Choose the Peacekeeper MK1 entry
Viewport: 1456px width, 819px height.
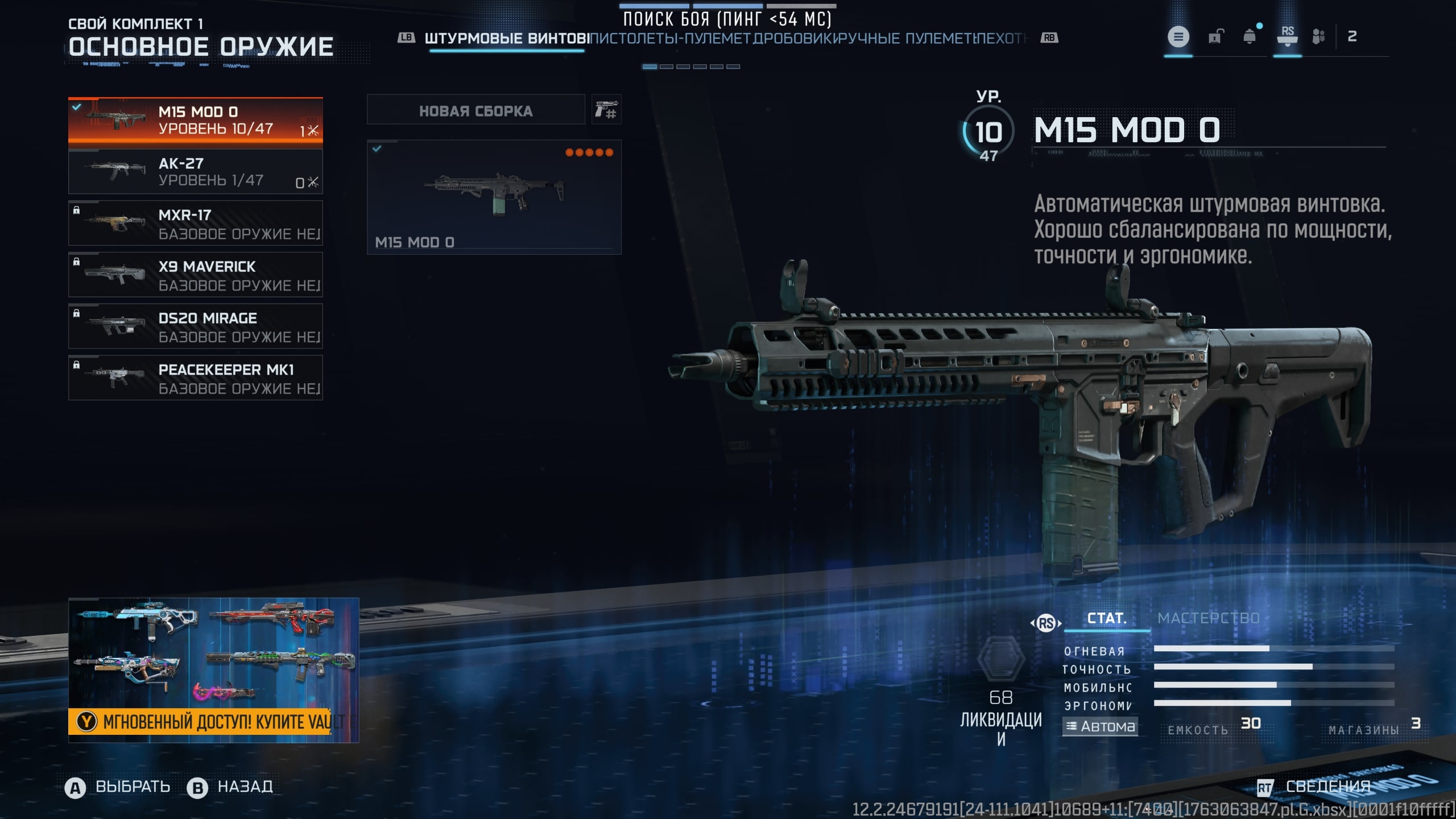[195, 378]
